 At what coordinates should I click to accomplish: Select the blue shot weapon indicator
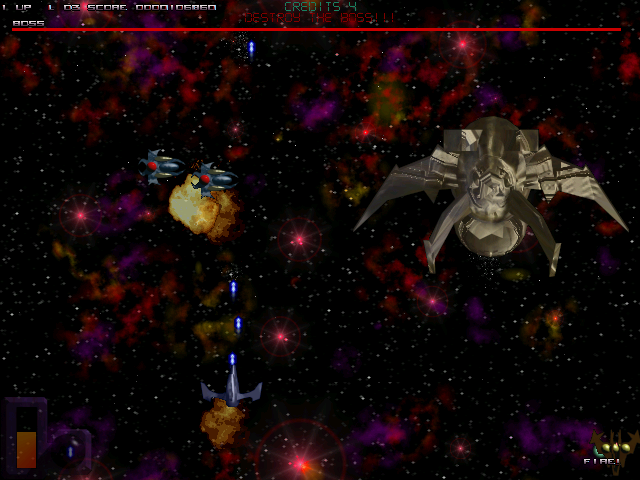click(69, 450)
